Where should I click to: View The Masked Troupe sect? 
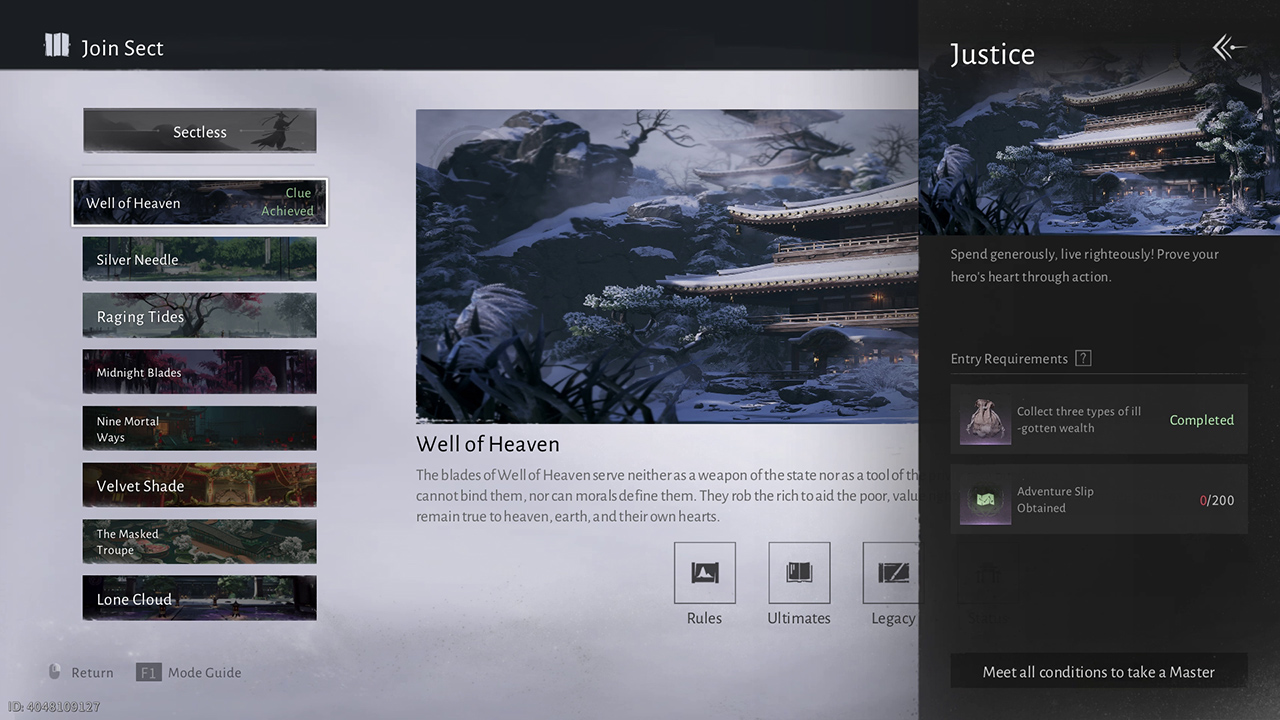point(199,542)
